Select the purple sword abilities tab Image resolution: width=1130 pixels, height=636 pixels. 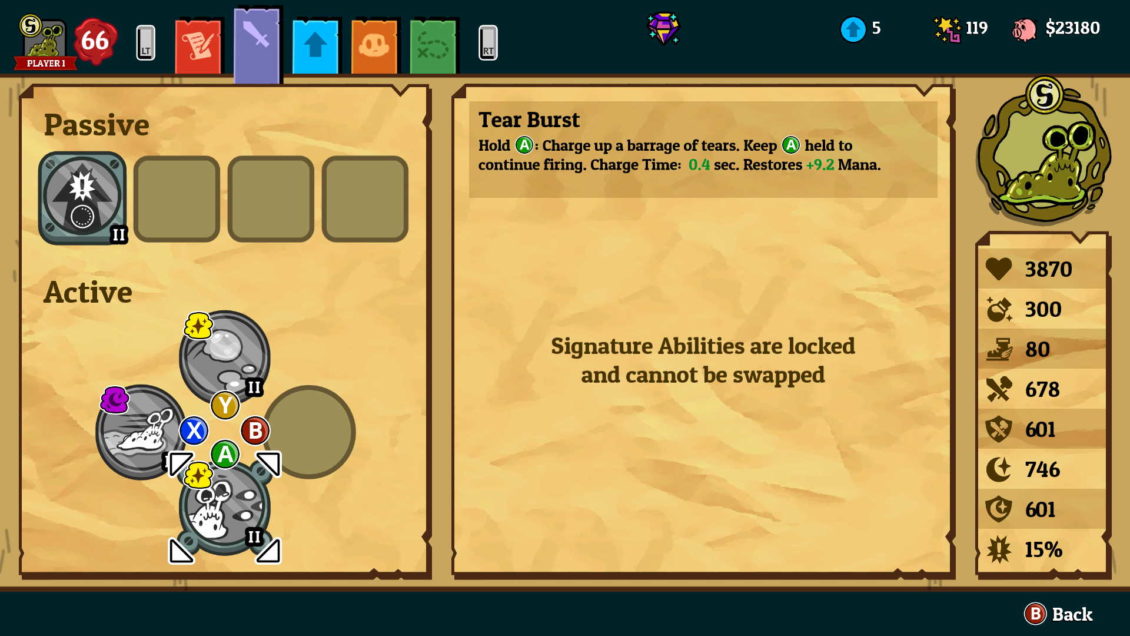(x=257, y=44)
